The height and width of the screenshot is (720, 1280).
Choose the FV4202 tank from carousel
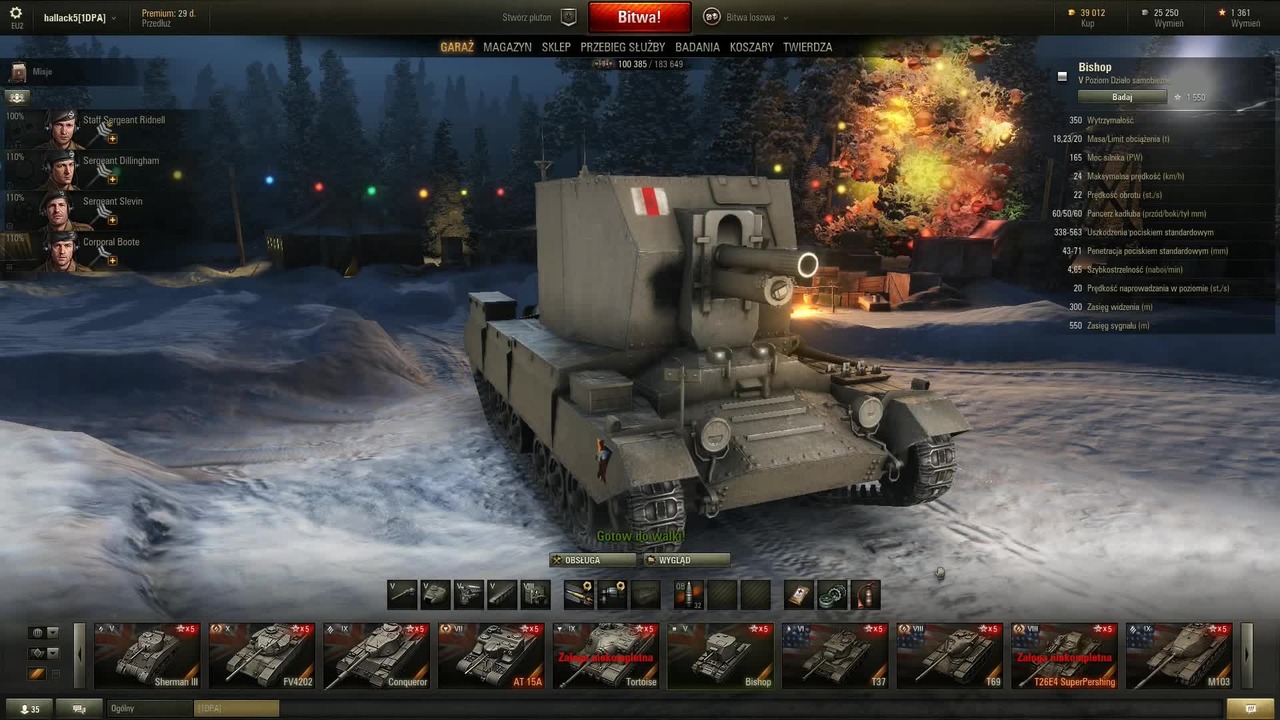(x=262, y=656)
